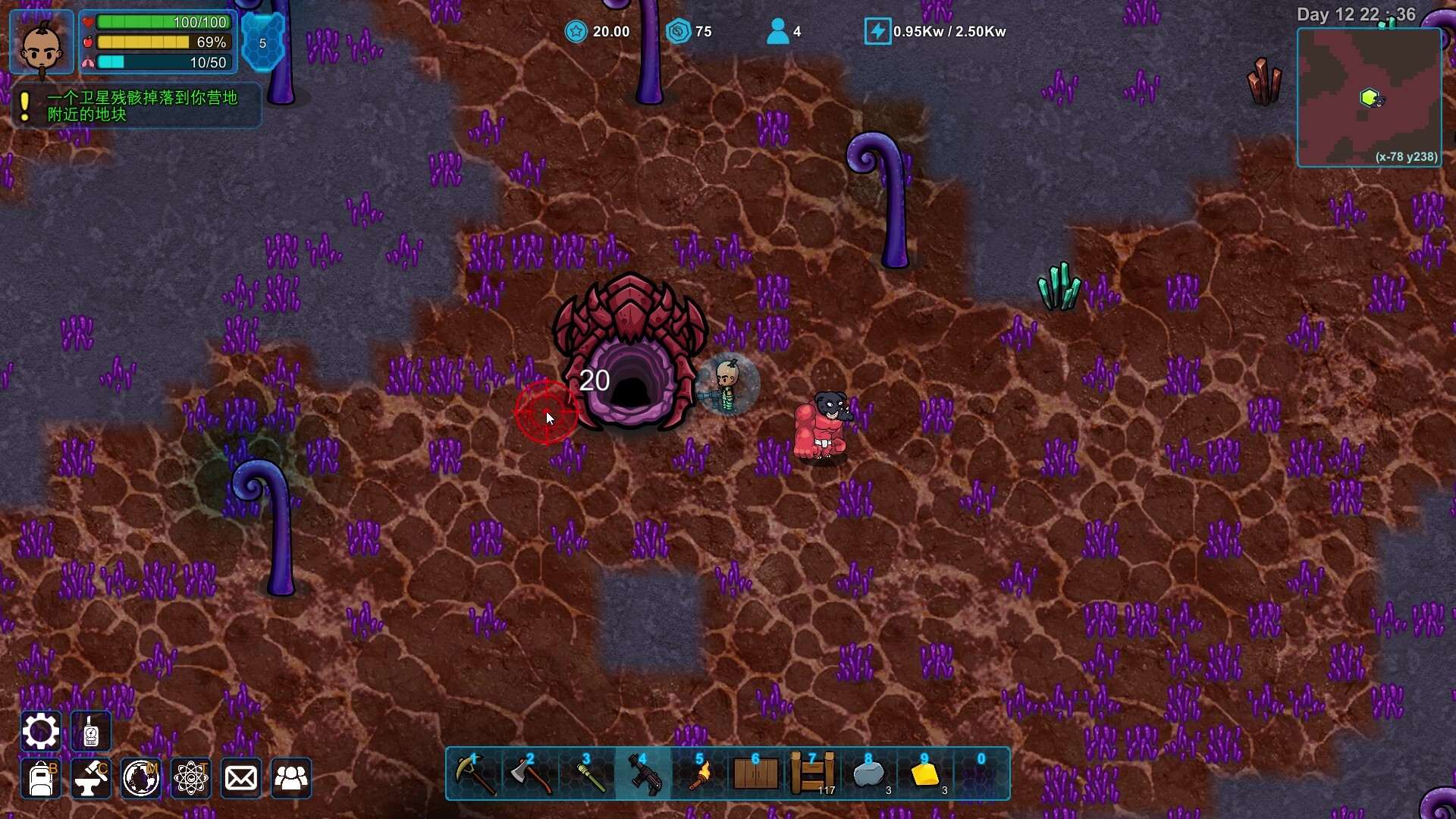Image resolution: width=1456 pixels, height=819 pixels.
Task: Open the settings gear menu
Action: click(x=40, y=730)
